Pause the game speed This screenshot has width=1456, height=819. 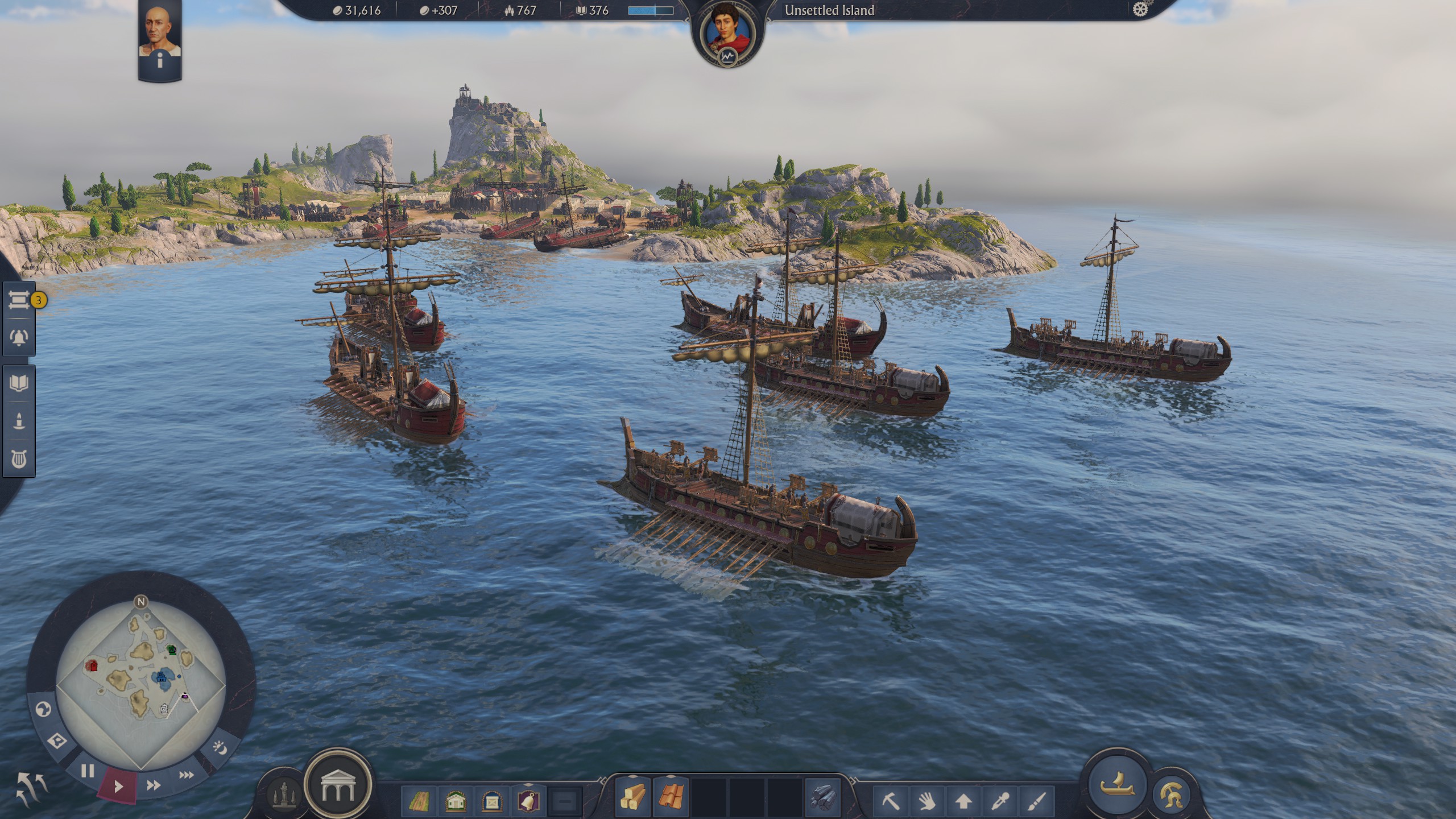[88, 771]
